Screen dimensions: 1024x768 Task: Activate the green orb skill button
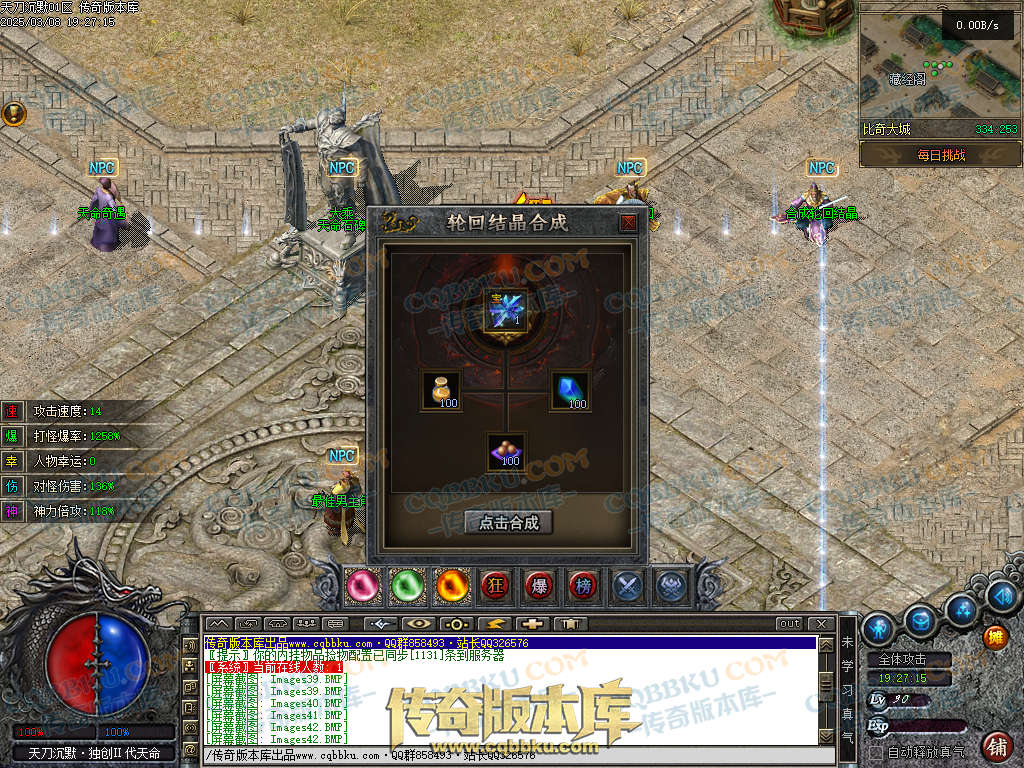(407, 585)
